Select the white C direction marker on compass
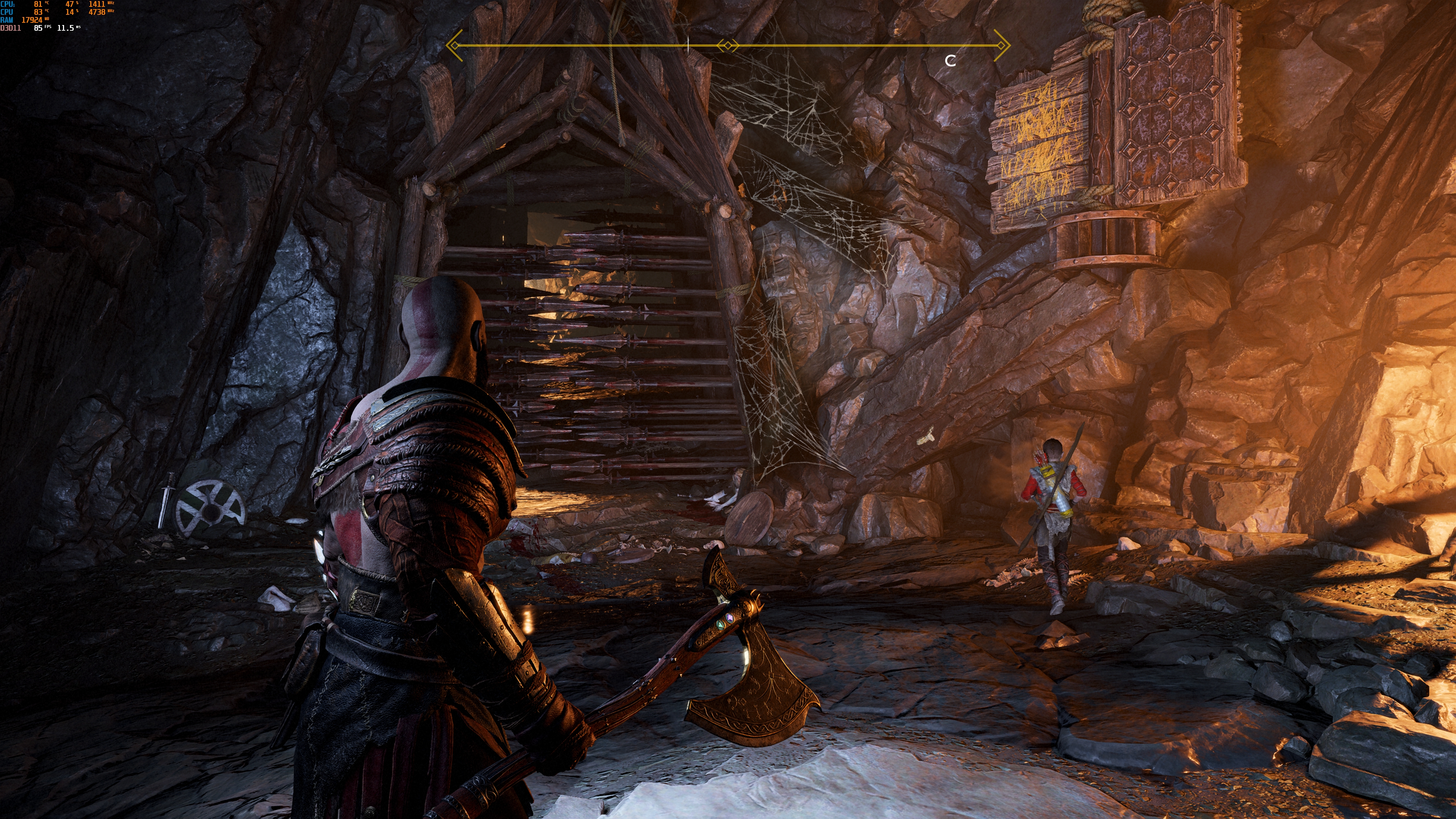1456x819 pixels. [x=950, y=61]
